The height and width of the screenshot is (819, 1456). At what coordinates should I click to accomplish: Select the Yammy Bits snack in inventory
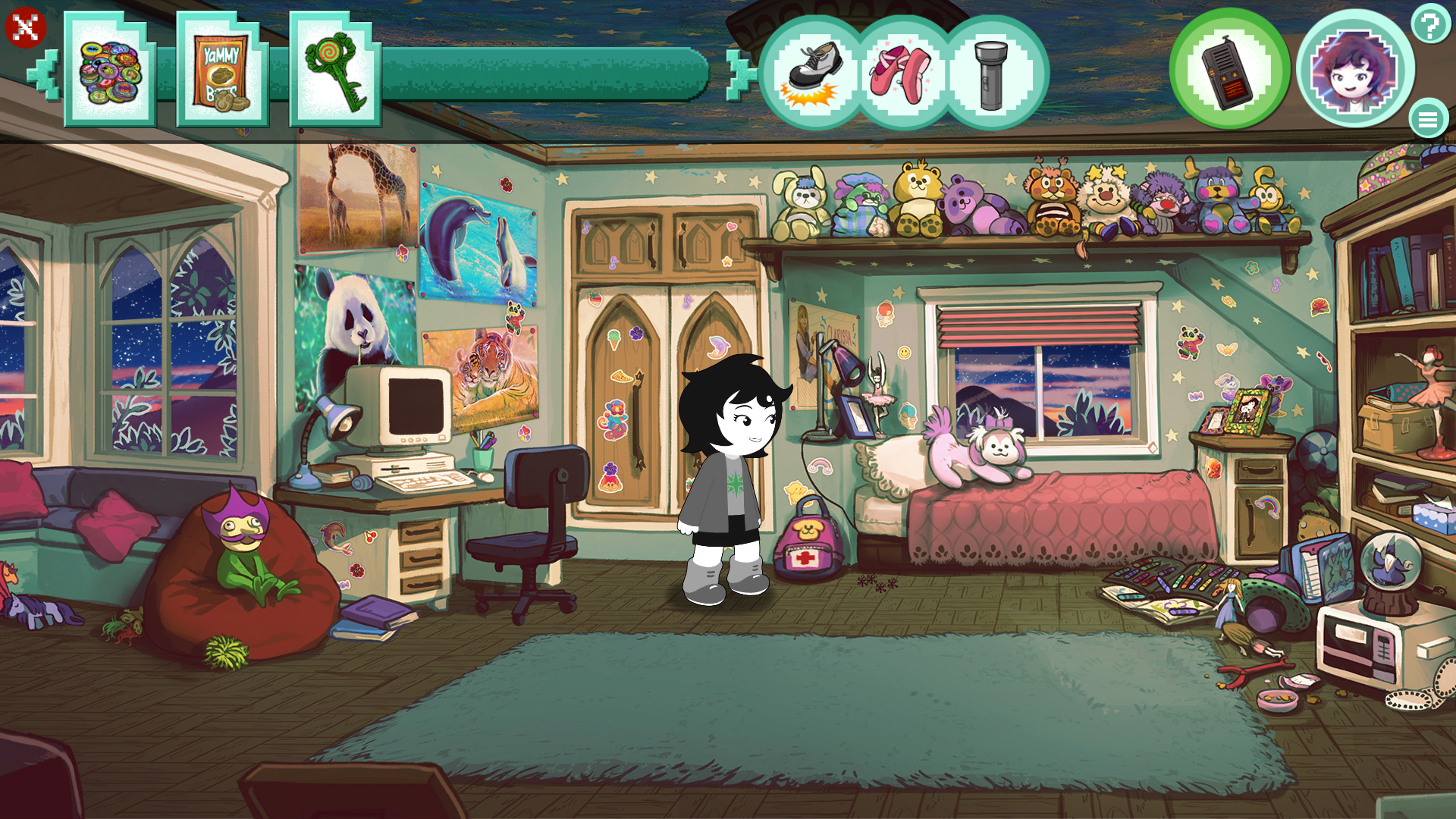(x=222, y=72)
